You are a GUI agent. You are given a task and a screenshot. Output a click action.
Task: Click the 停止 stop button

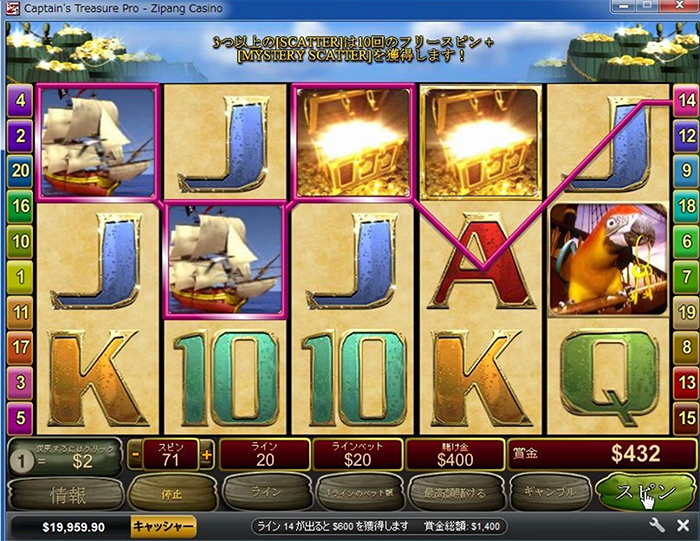161,493
